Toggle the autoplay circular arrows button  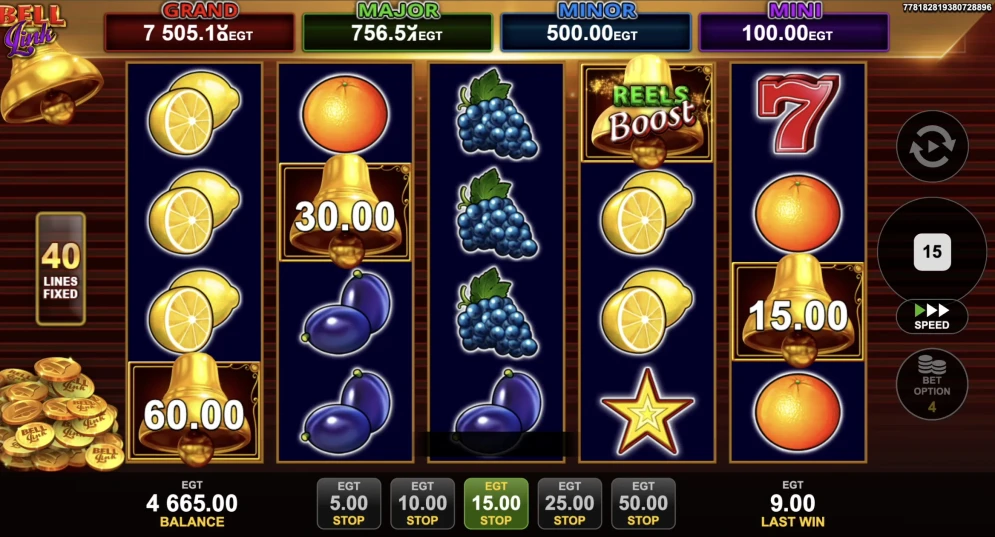point(932,146)
